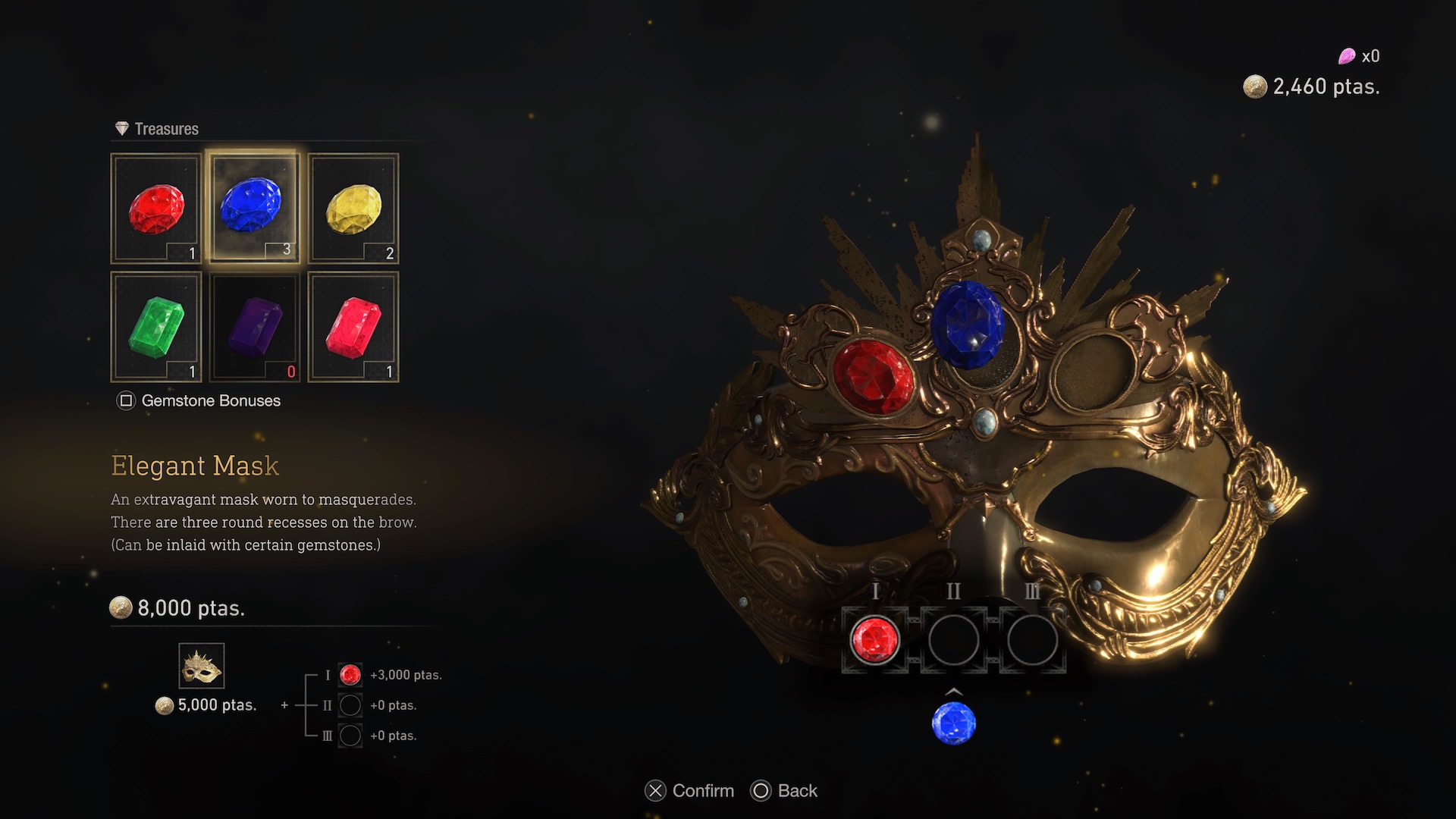The image size is (1456, 819).
Task: Click the Elegant Mask thumbnail icon
Action: click(x=202, y=666)
